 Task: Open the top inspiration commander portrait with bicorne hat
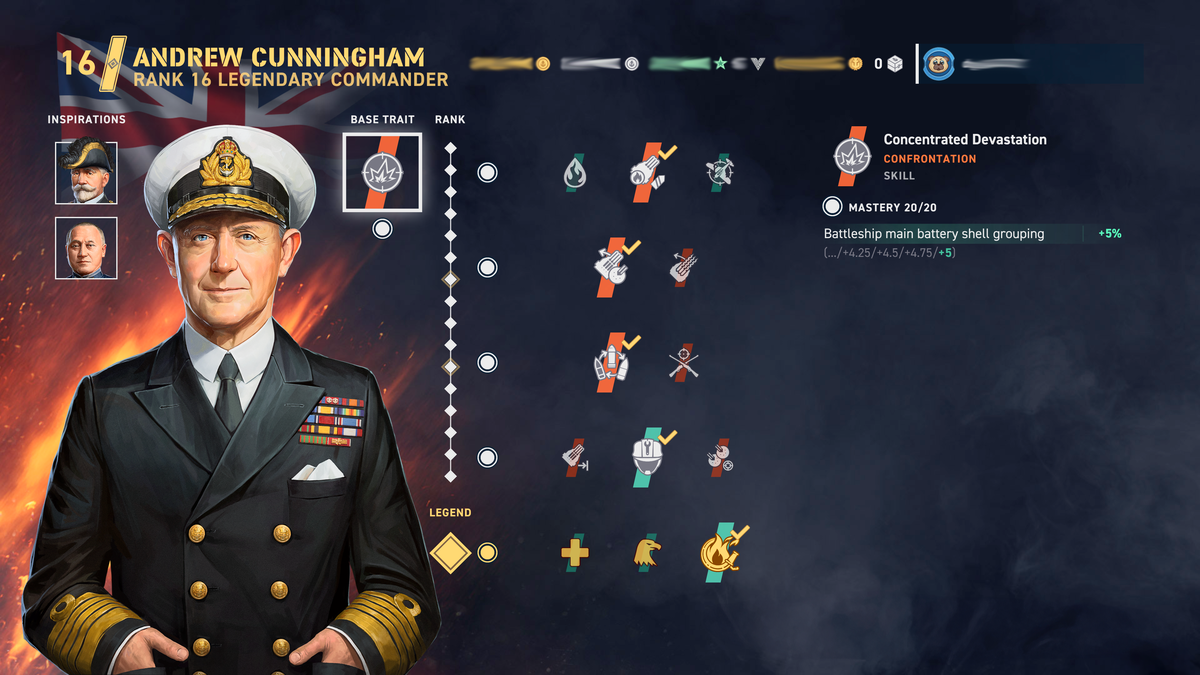point(86,172)
